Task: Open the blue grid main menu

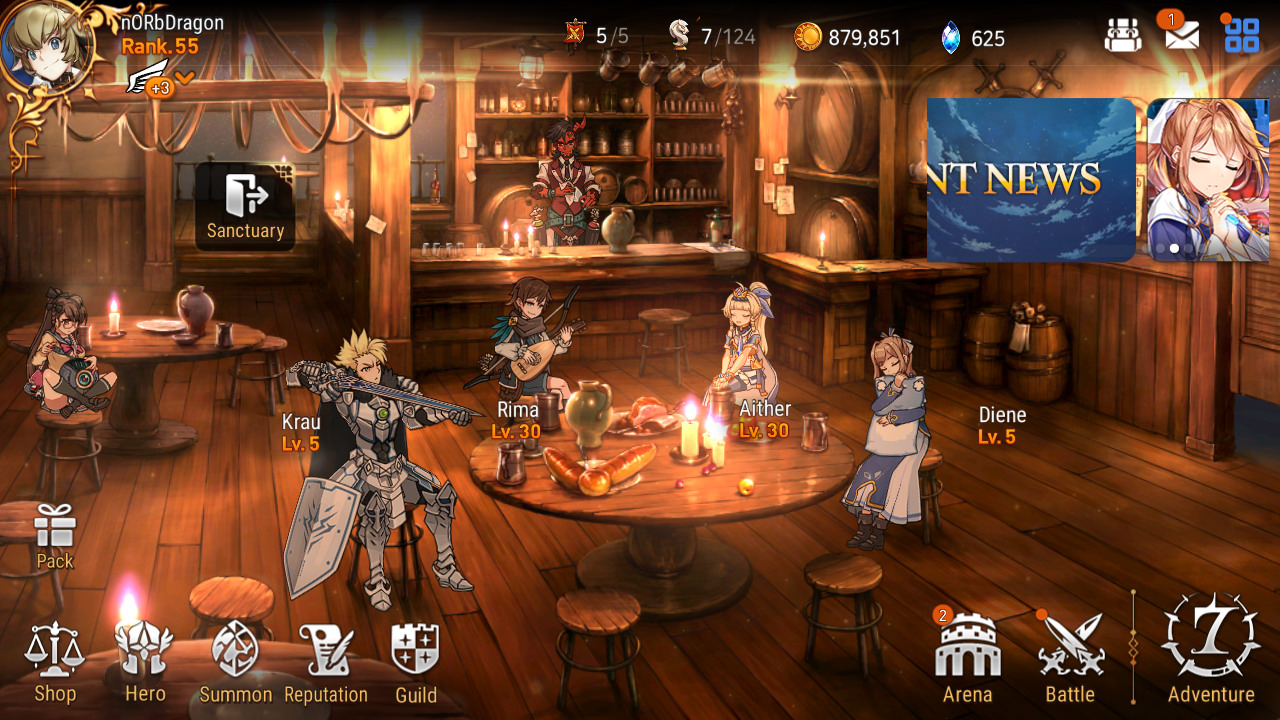Action: (x=1242, y=36)
